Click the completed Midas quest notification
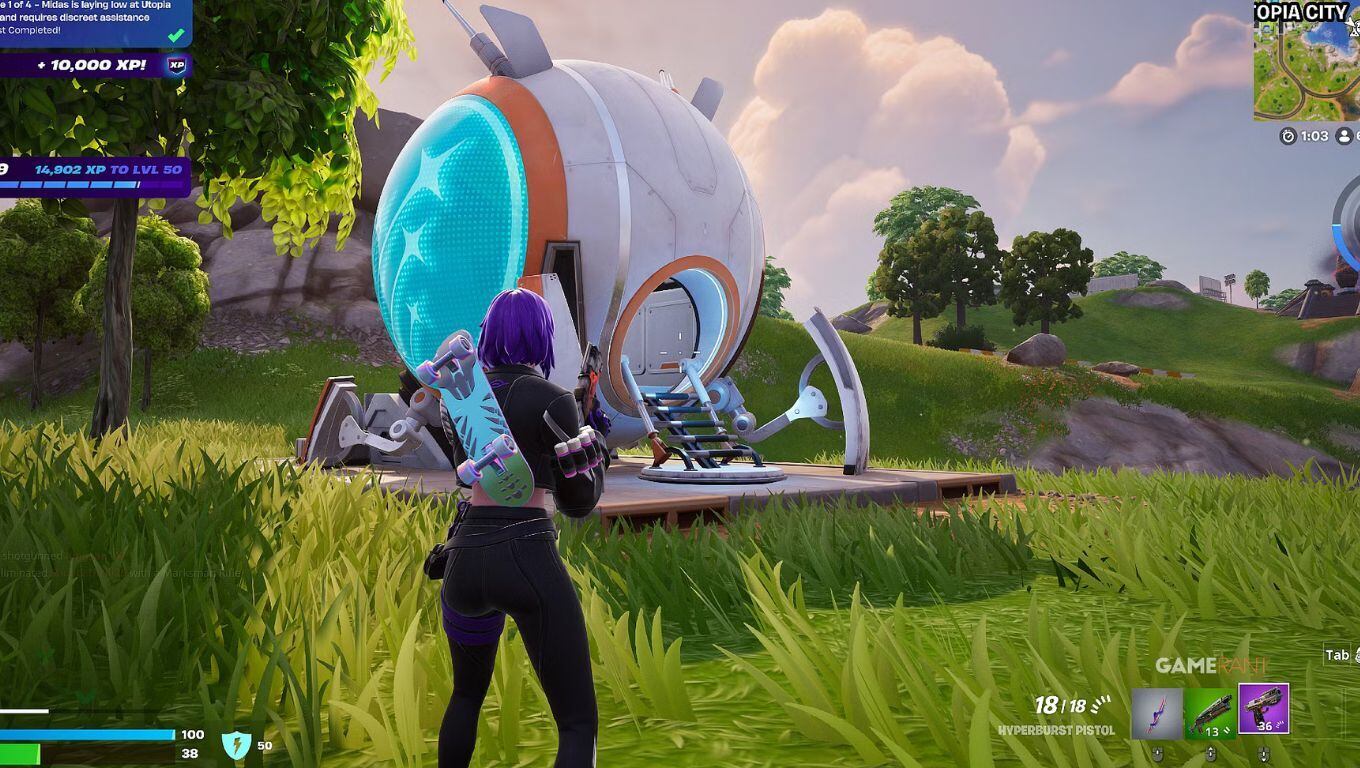The width and height of the screenshot is (1360, 768). [x=93, y=22]
